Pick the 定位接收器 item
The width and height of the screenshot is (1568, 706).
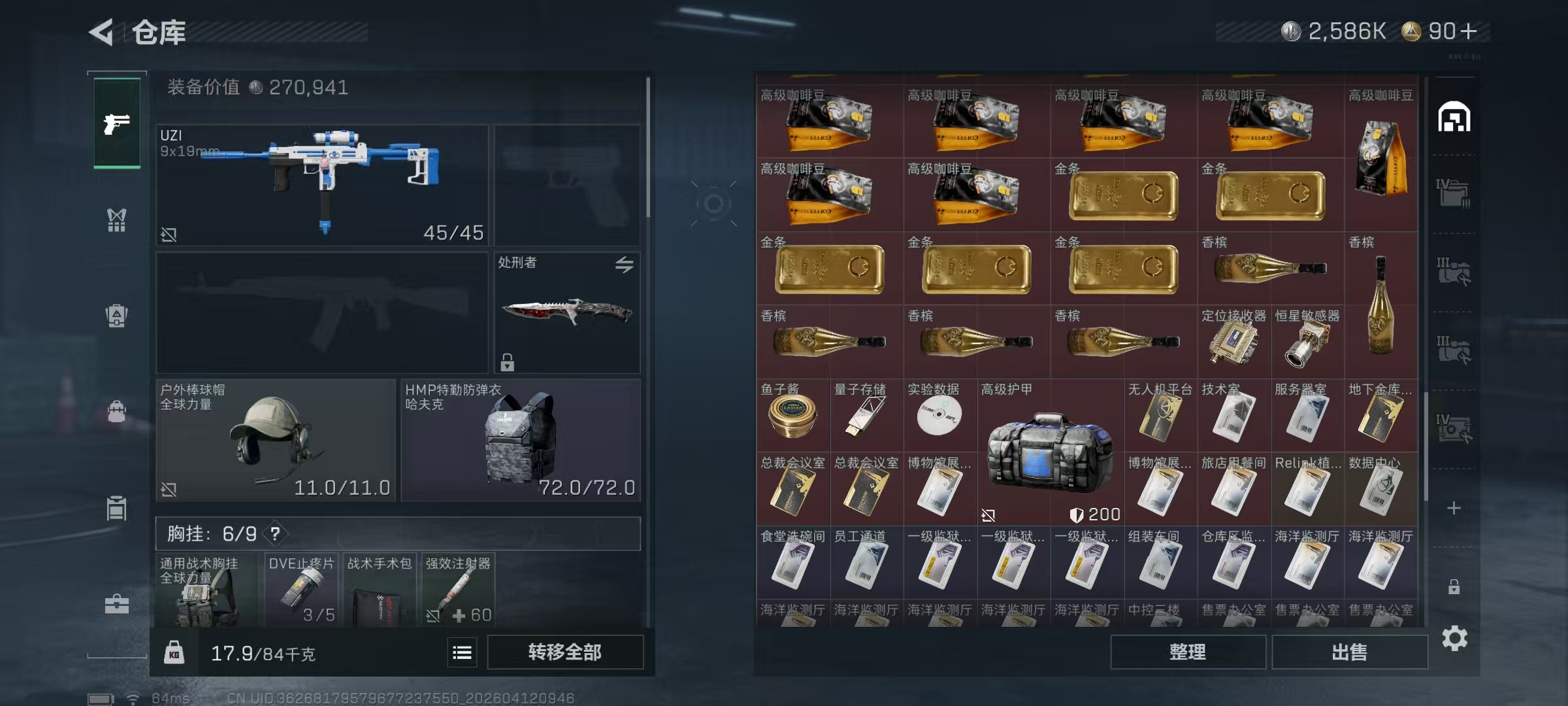click(1233, 342)
